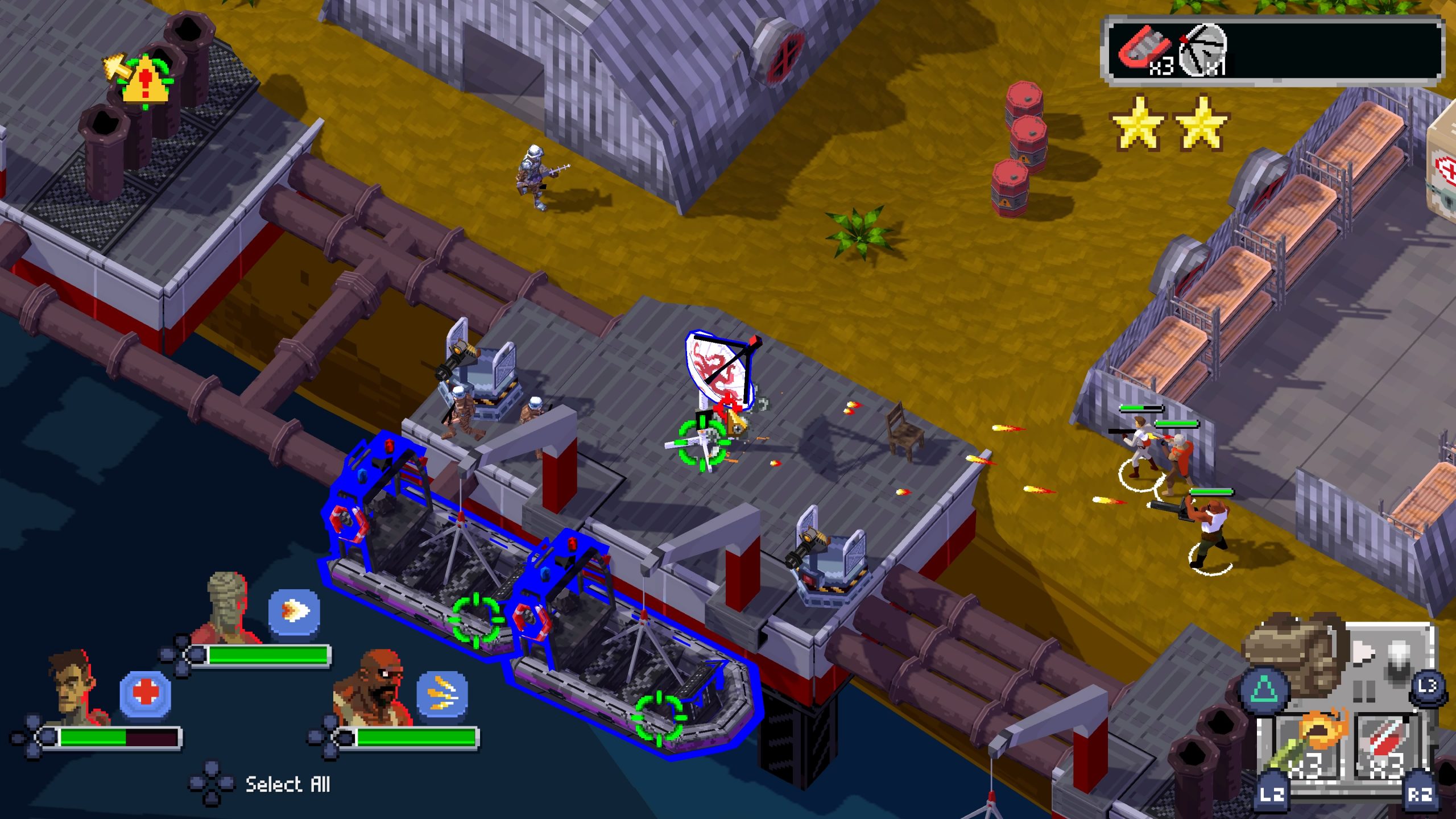This screenshot has width=1456, height=819.
Task: Activate the triple bullet burst ability
Action: (x=442, y=694)
